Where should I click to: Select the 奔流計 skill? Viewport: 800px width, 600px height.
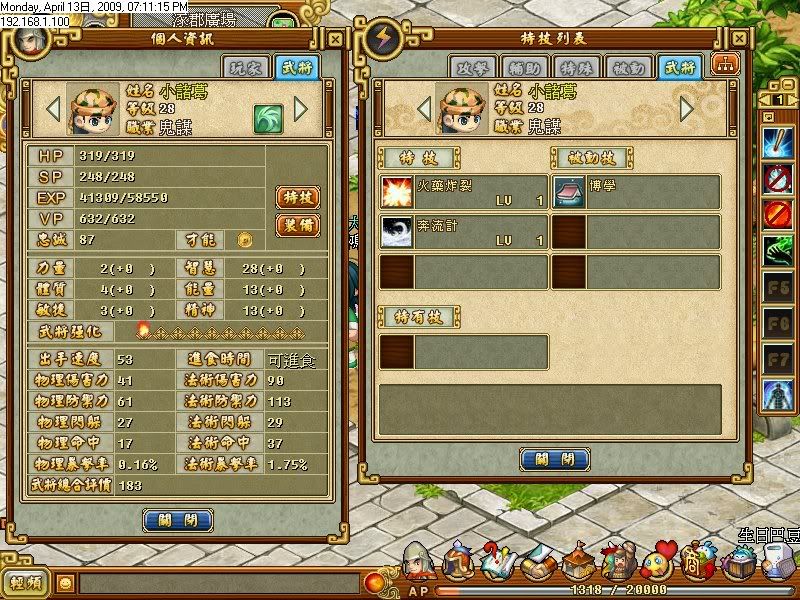[464, 232]
